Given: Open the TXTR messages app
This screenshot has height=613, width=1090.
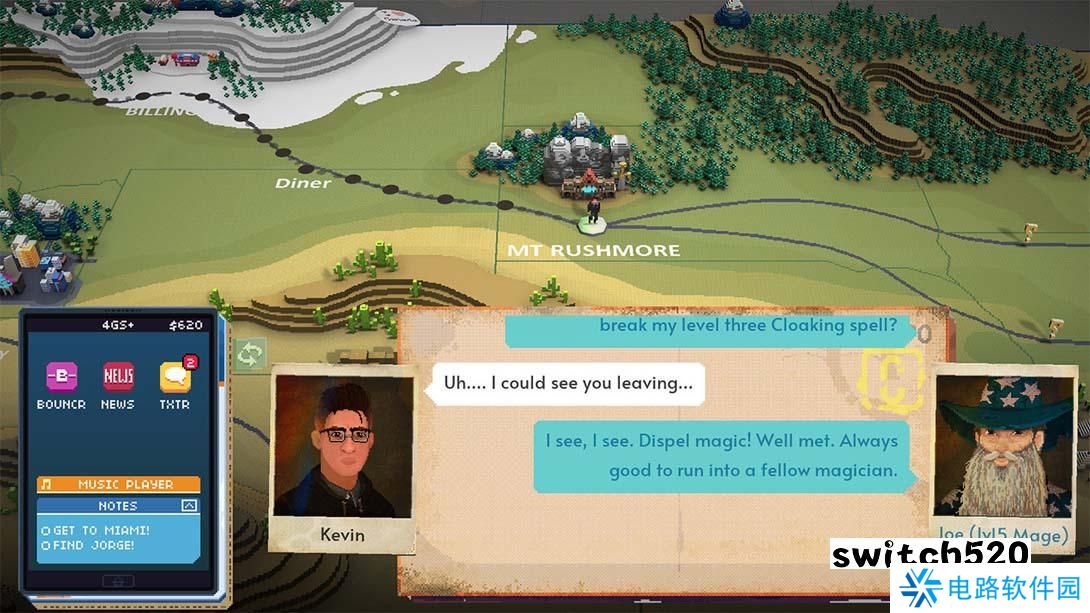Looking at the screenshot, I should (175, 377).
